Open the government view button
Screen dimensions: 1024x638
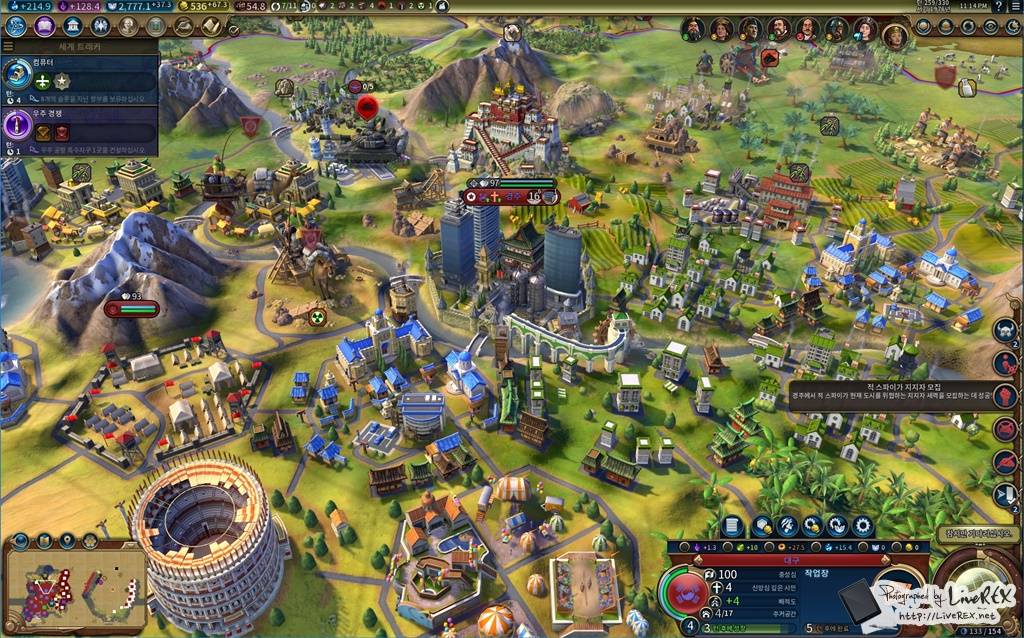[x=72, y=26]
